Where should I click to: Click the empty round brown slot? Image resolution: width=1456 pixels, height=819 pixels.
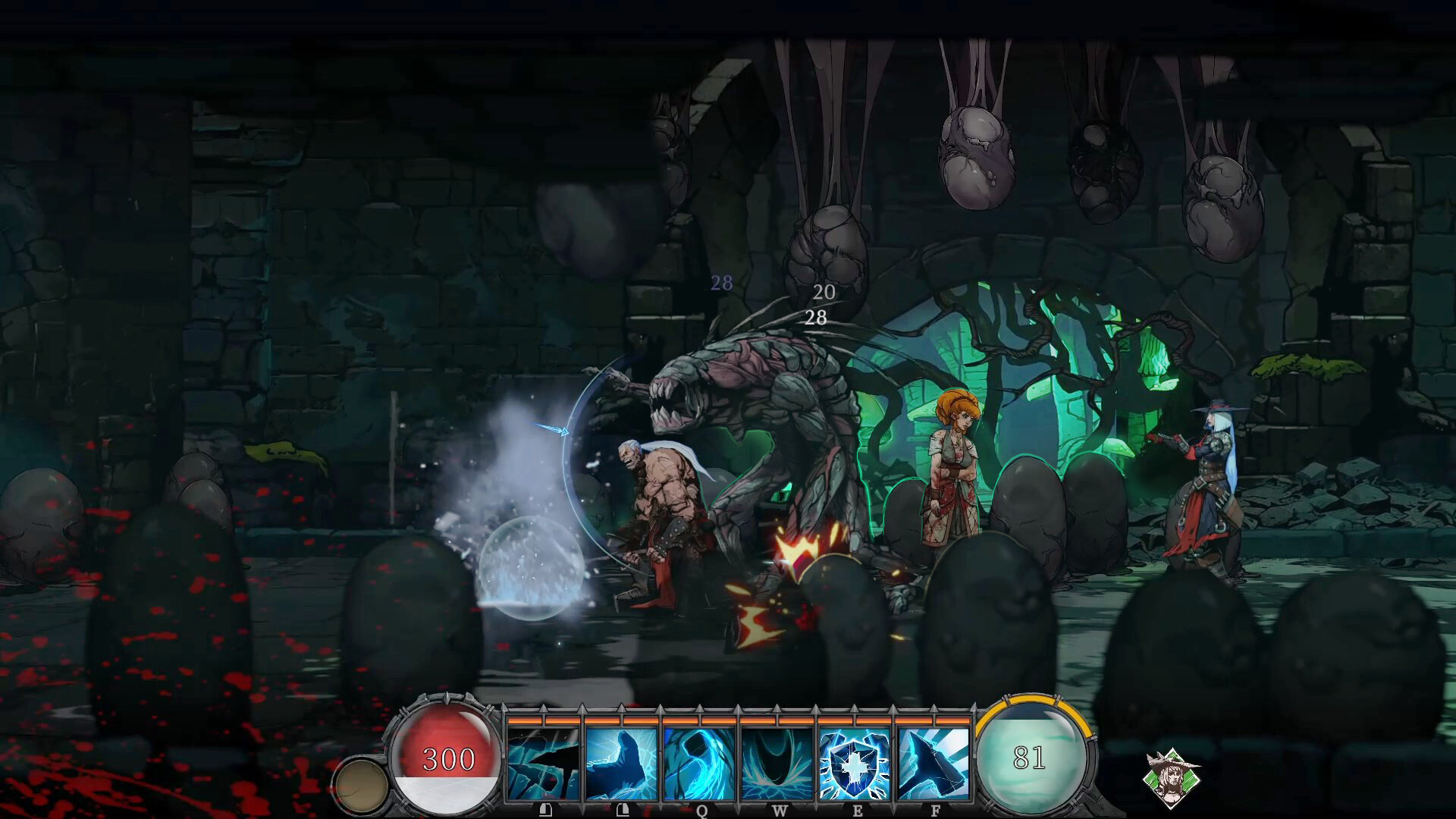tap(361, 786)
